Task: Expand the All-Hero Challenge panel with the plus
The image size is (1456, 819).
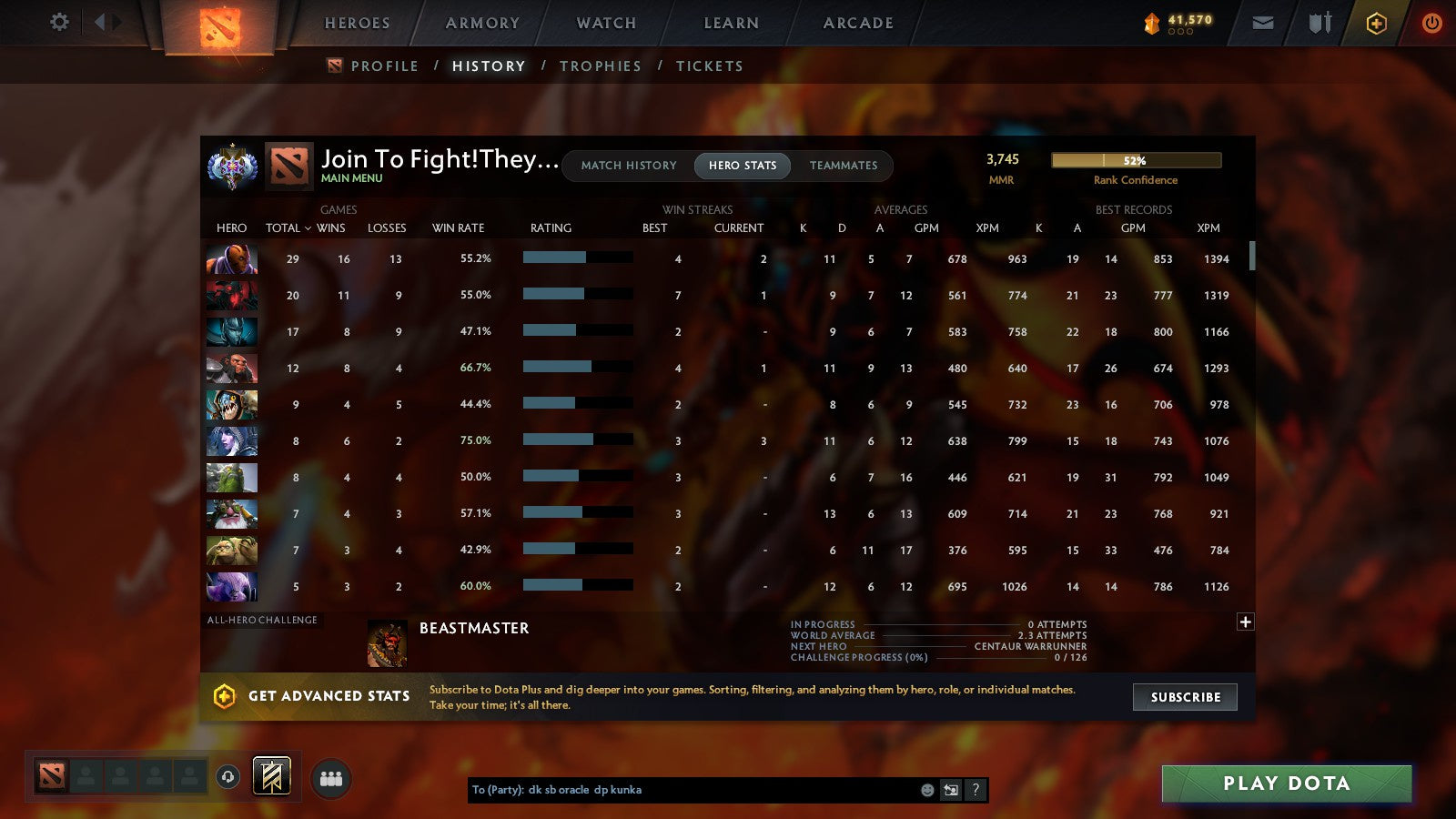Action: [x=1245, y=621]
